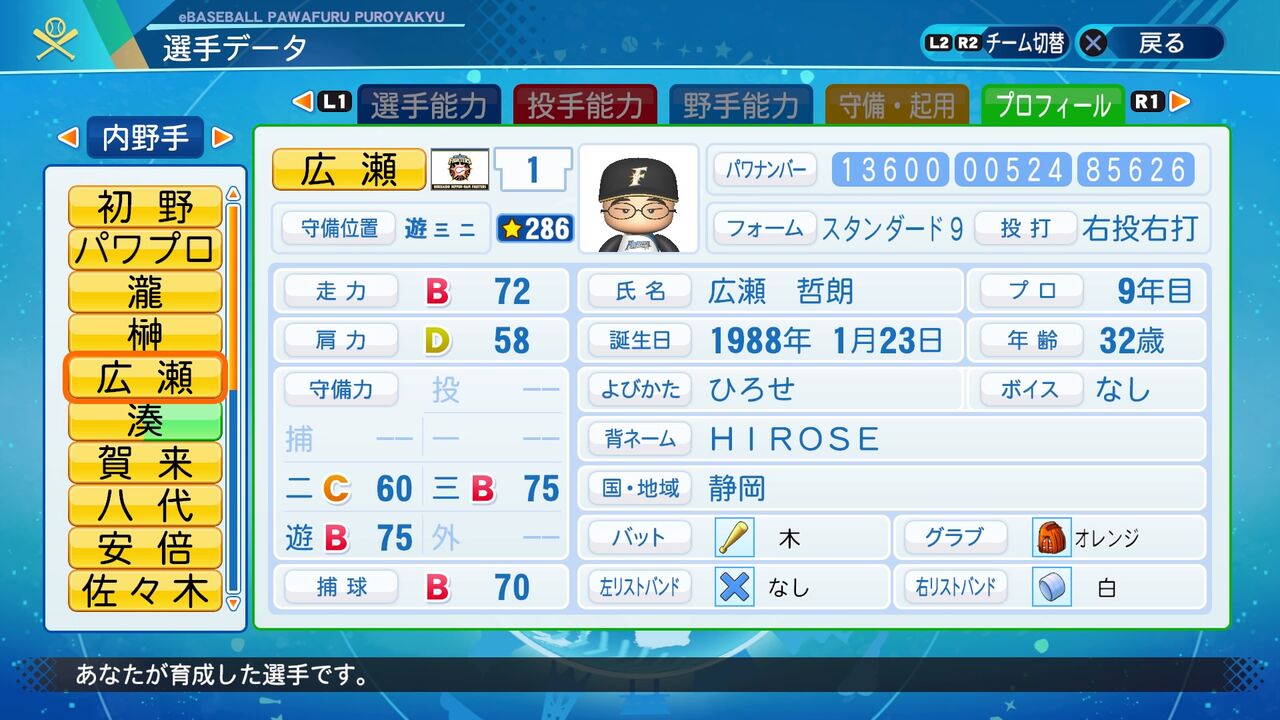
Task: Click the right arrow beside 内野手
Action: click(x=223, y=138)
